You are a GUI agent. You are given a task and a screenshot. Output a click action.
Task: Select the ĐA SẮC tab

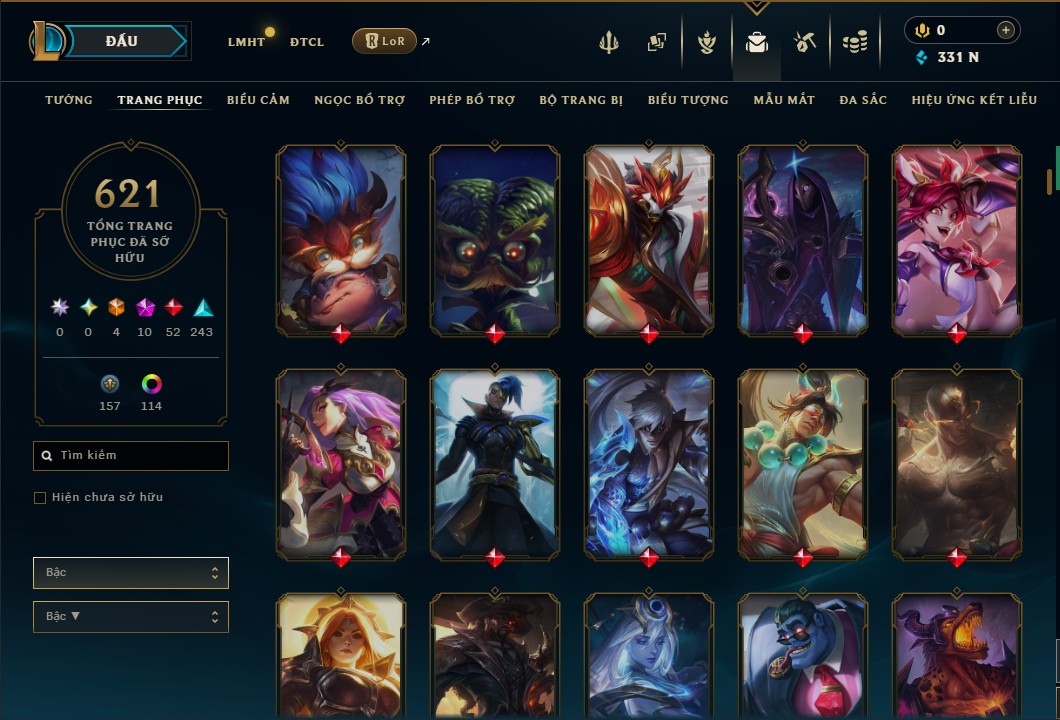(863, 100)
